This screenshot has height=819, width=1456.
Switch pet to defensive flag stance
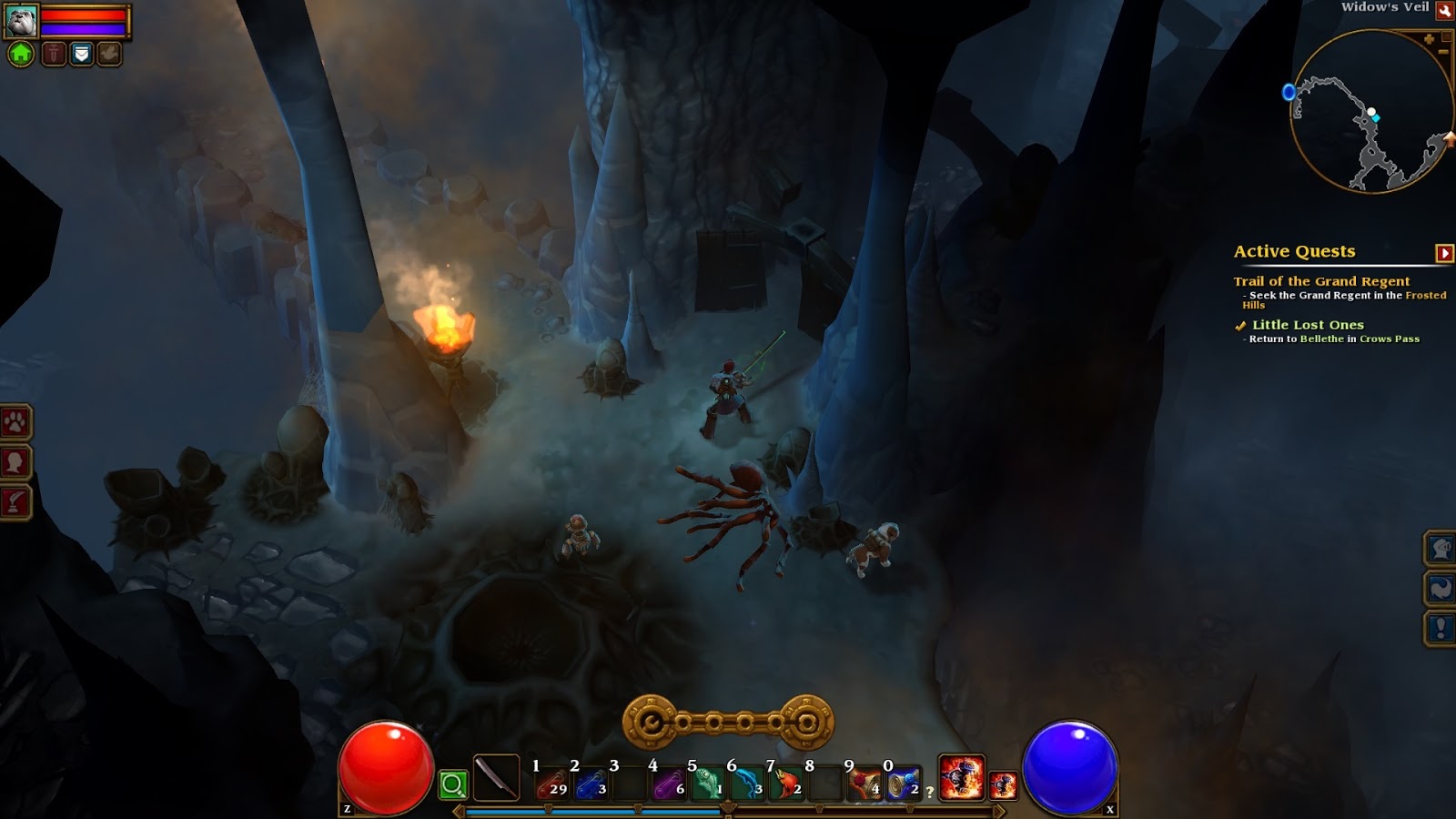coord(82,53)
